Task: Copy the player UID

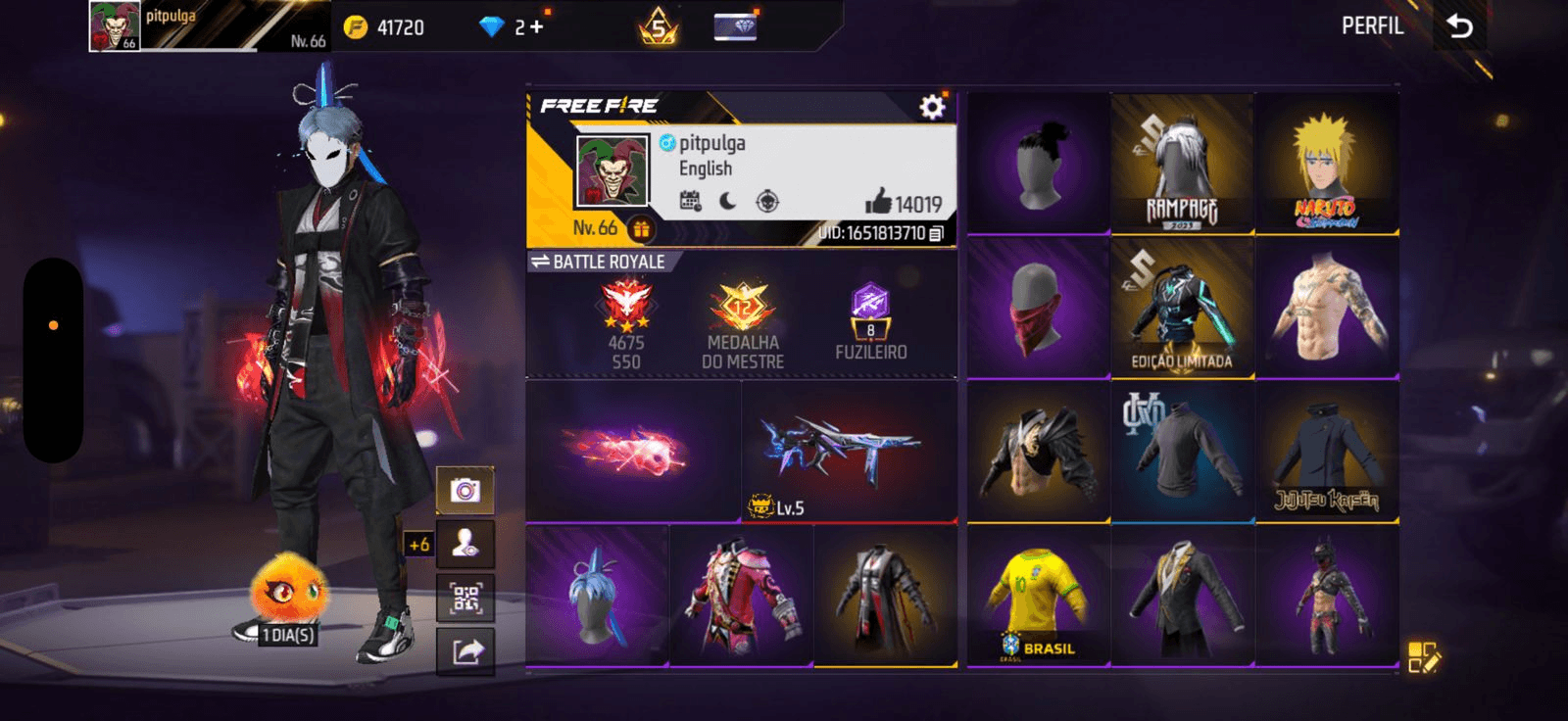Action: pyautogui.click(x=936, y=233)
